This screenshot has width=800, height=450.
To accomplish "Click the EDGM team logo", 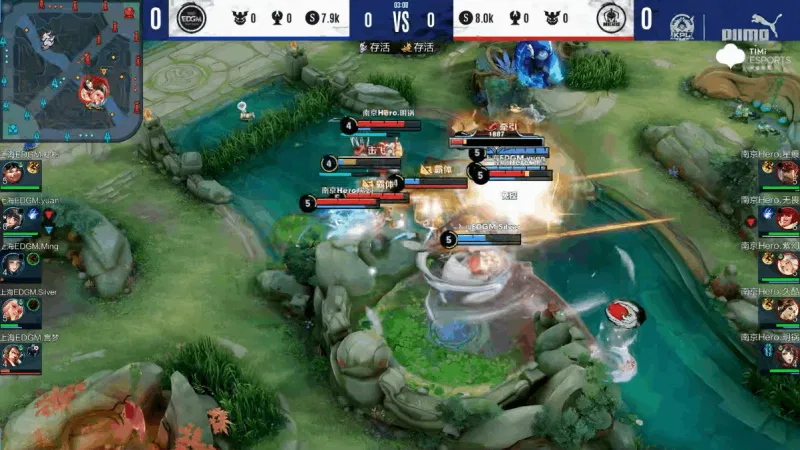I will [190, 18].
